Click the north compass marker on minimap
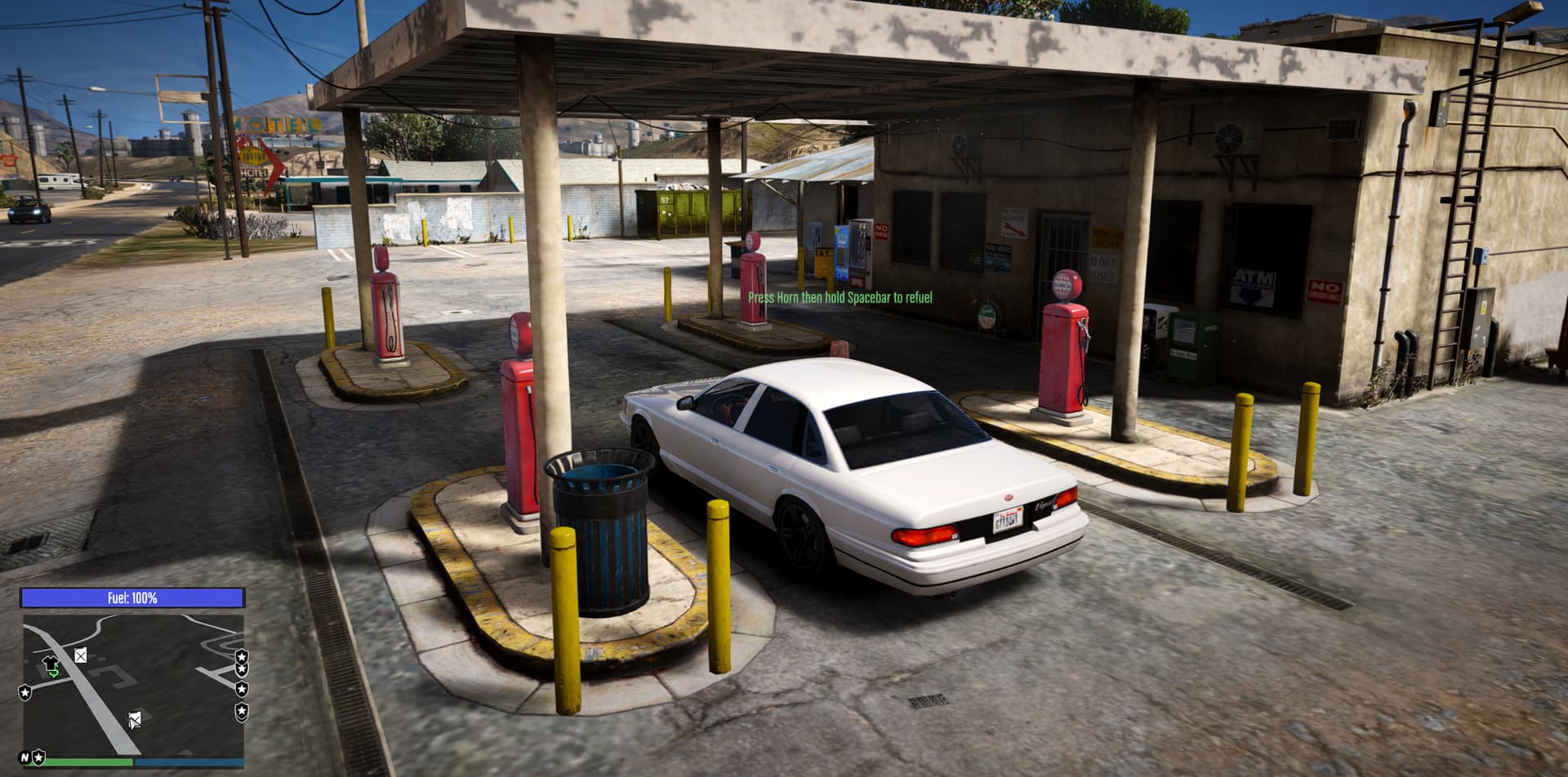This screenshot has height=777, width=1568. [x=24, y=757]
